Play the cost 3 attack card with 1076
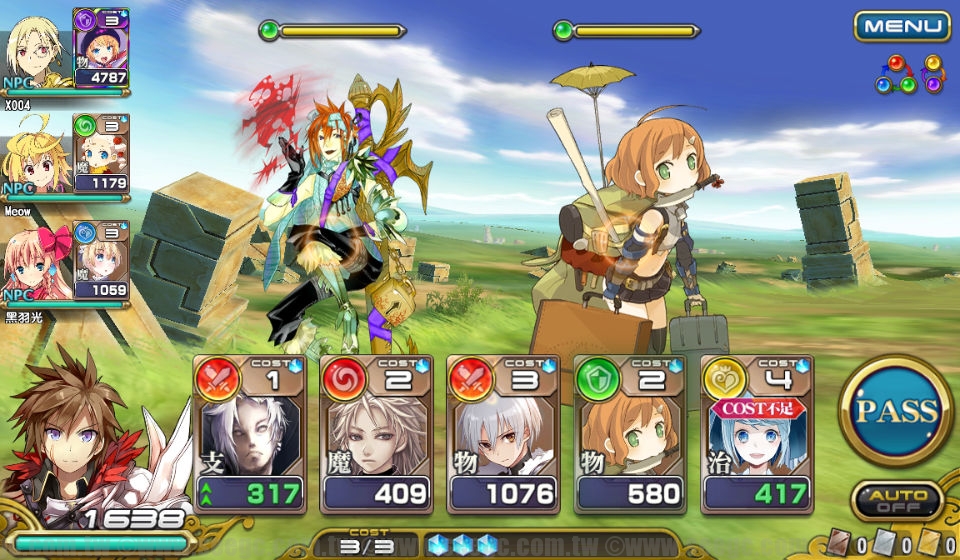Viewport: 960px width, 560px height. click(x=502, y=435)
